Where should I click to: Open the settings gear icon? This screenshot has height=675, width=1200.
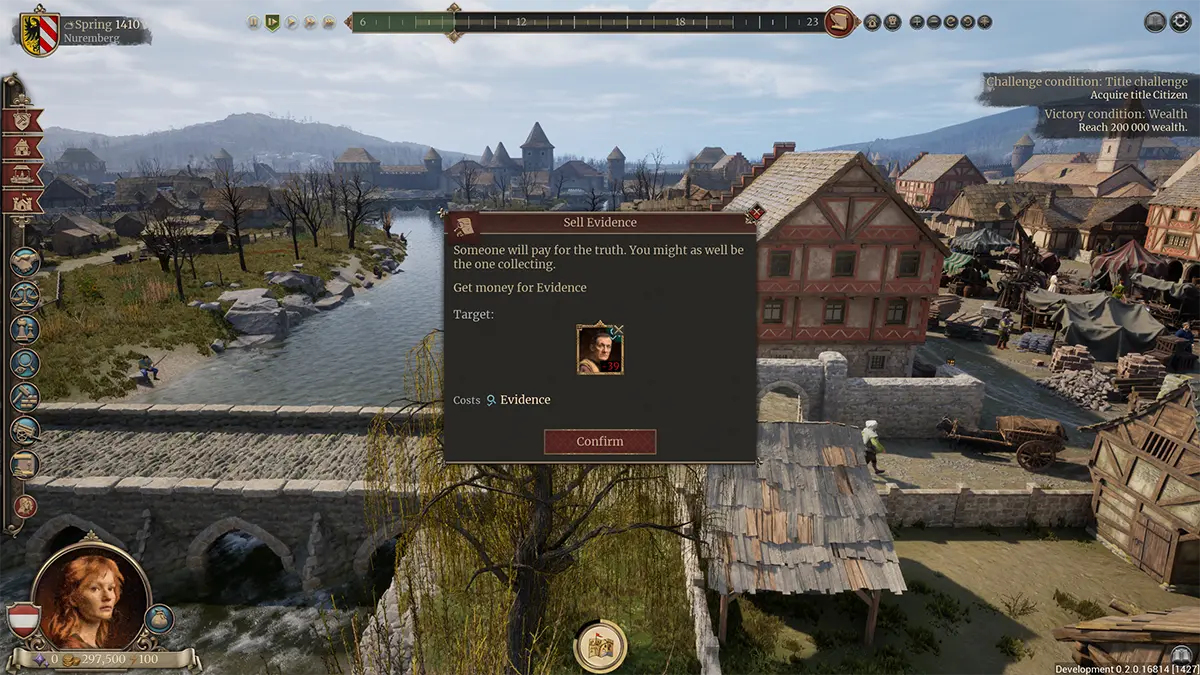(1181, 22)
